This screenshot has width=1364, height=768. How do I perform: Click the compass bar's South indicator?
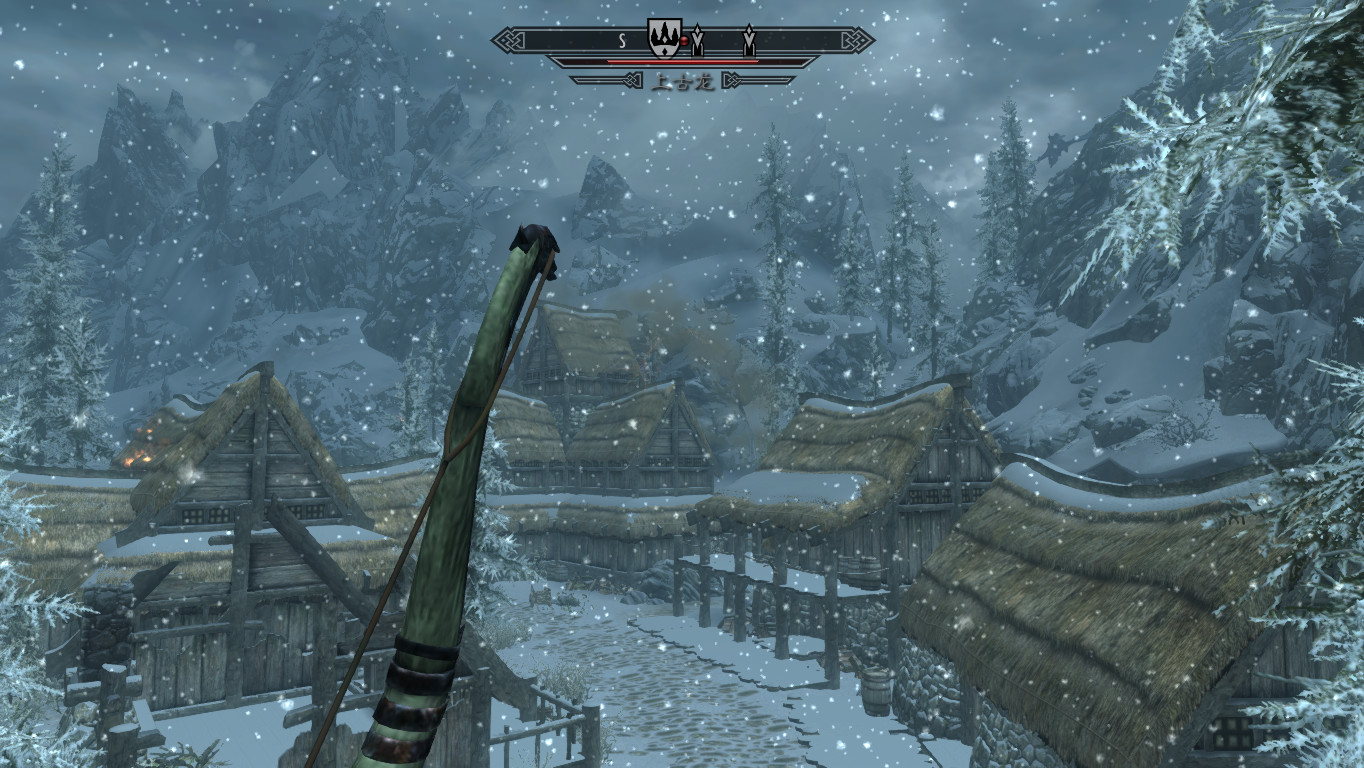[x=621, y=41]
